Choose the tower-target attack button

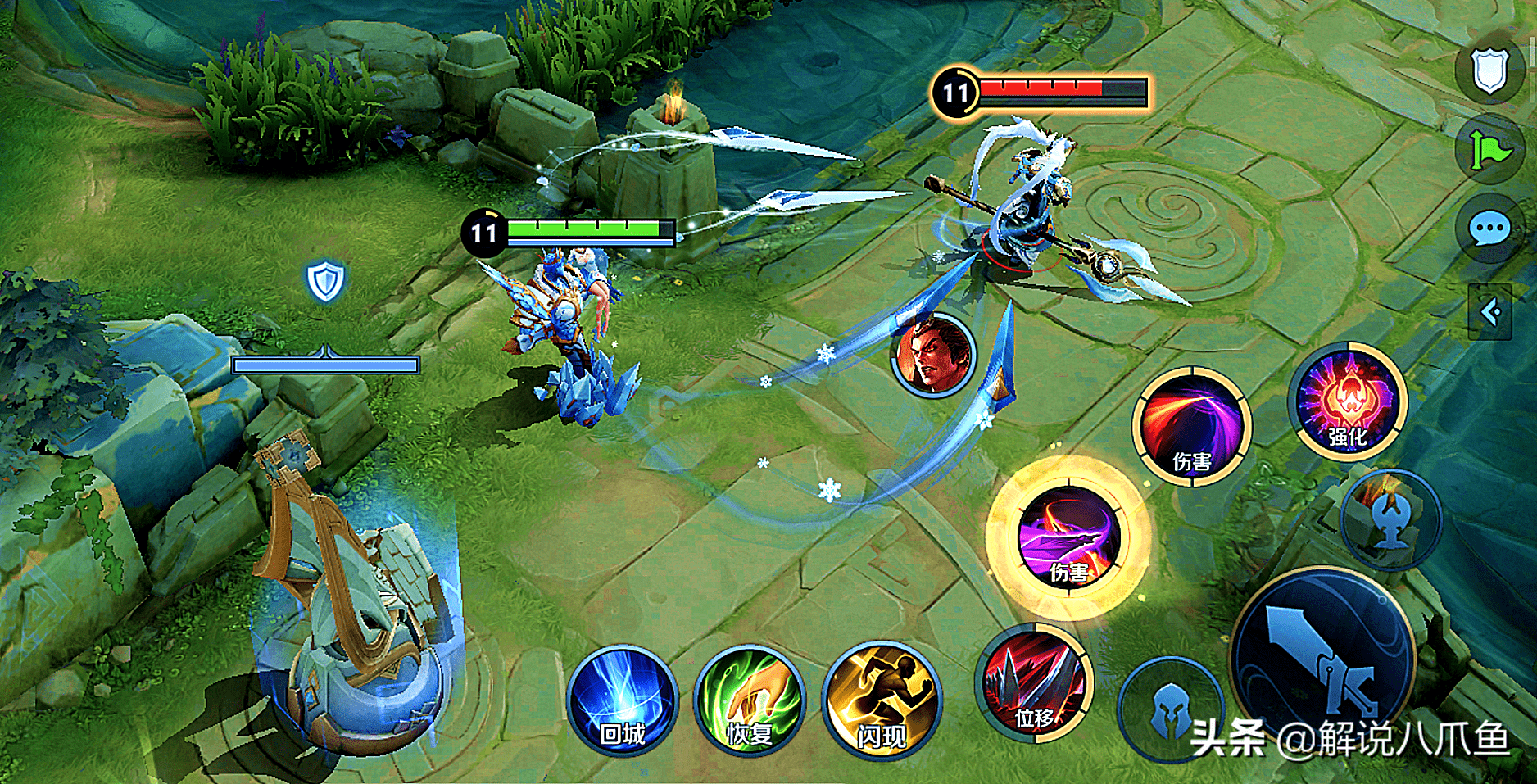pos(1390,519)
